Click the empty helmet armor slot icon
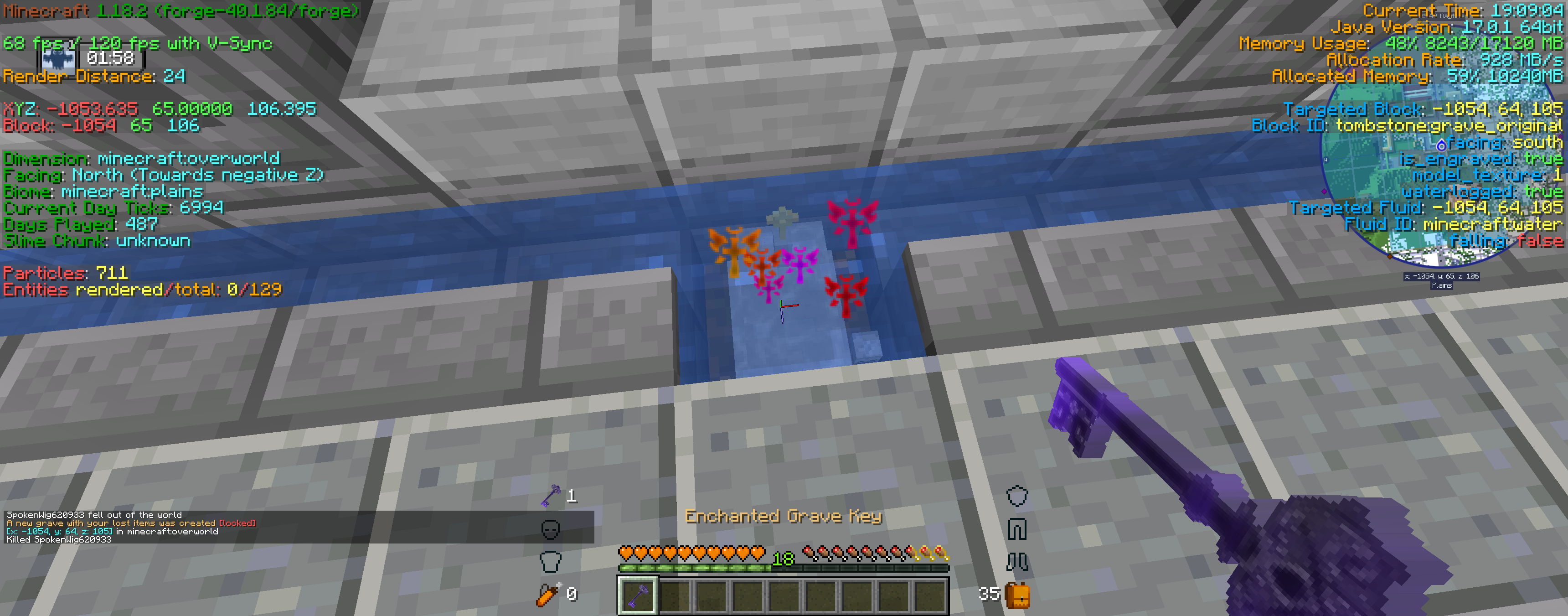The image size is (1568, 616). pyautogui.click(x=1016, y=496)
